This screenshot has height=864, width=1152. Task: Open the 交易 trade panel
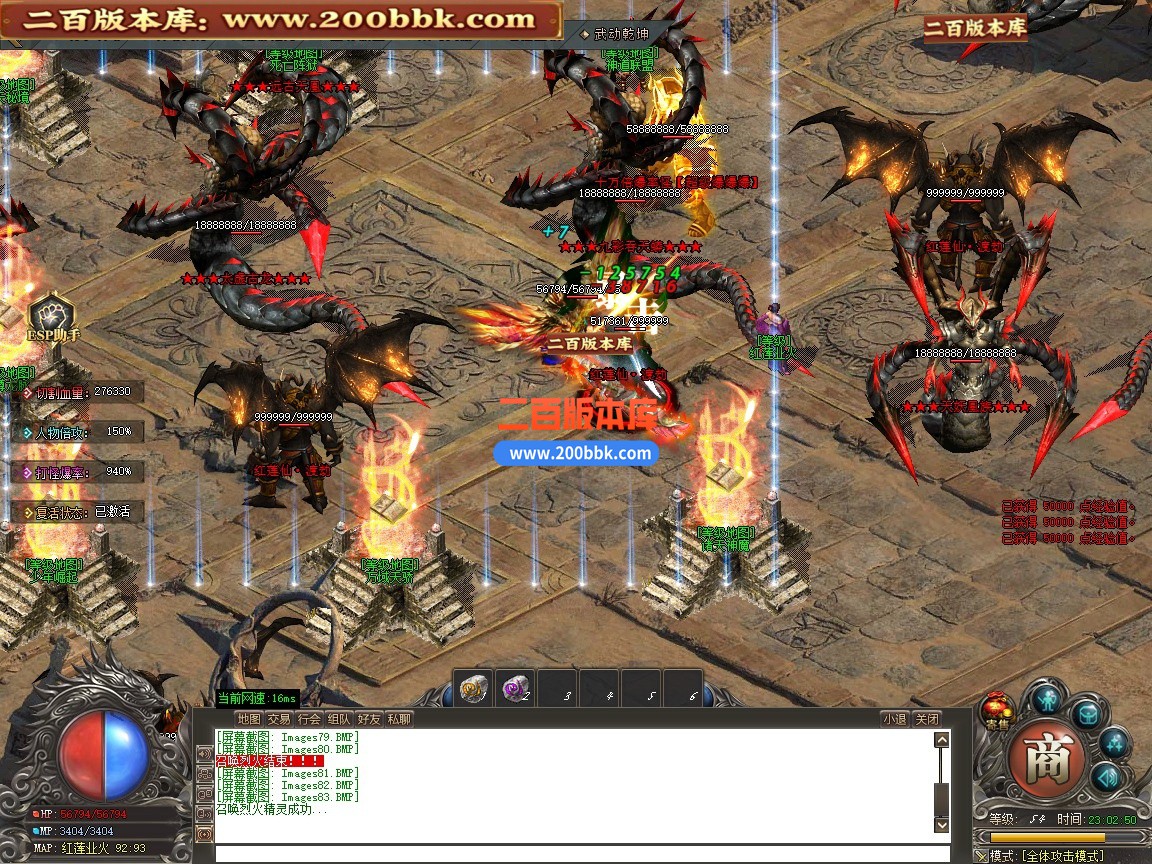pos(279,718)
